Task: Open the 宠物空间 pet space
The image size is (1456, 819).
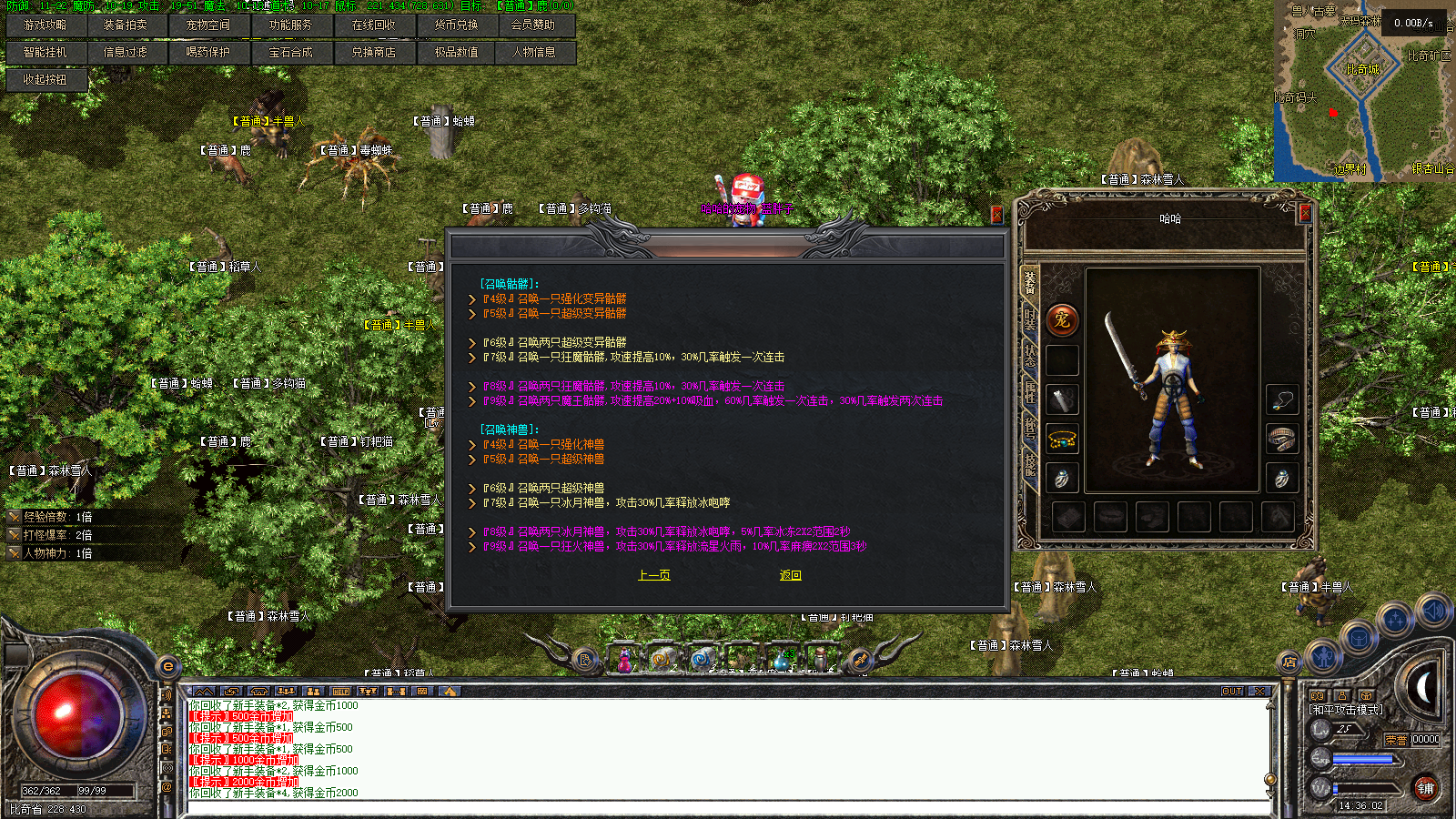Action: point(207,25)
